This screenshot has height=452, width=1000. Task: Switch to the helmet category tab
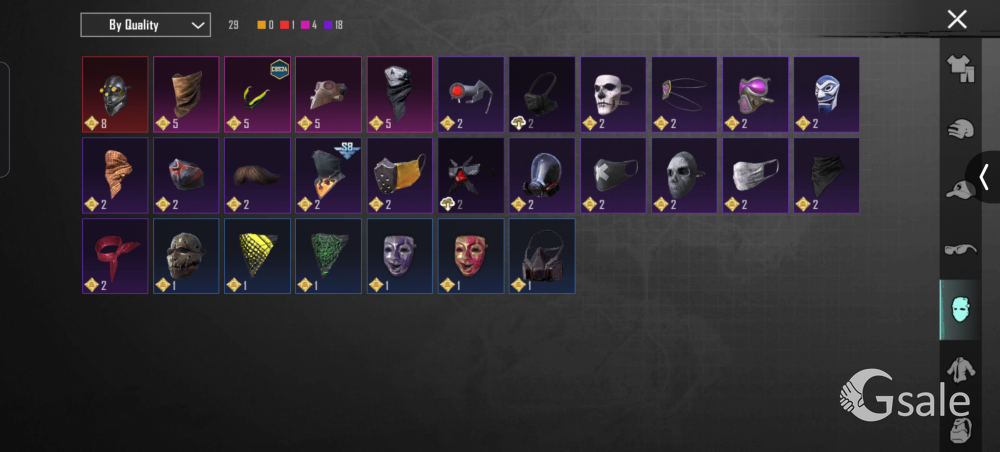(x=962, y=129)
